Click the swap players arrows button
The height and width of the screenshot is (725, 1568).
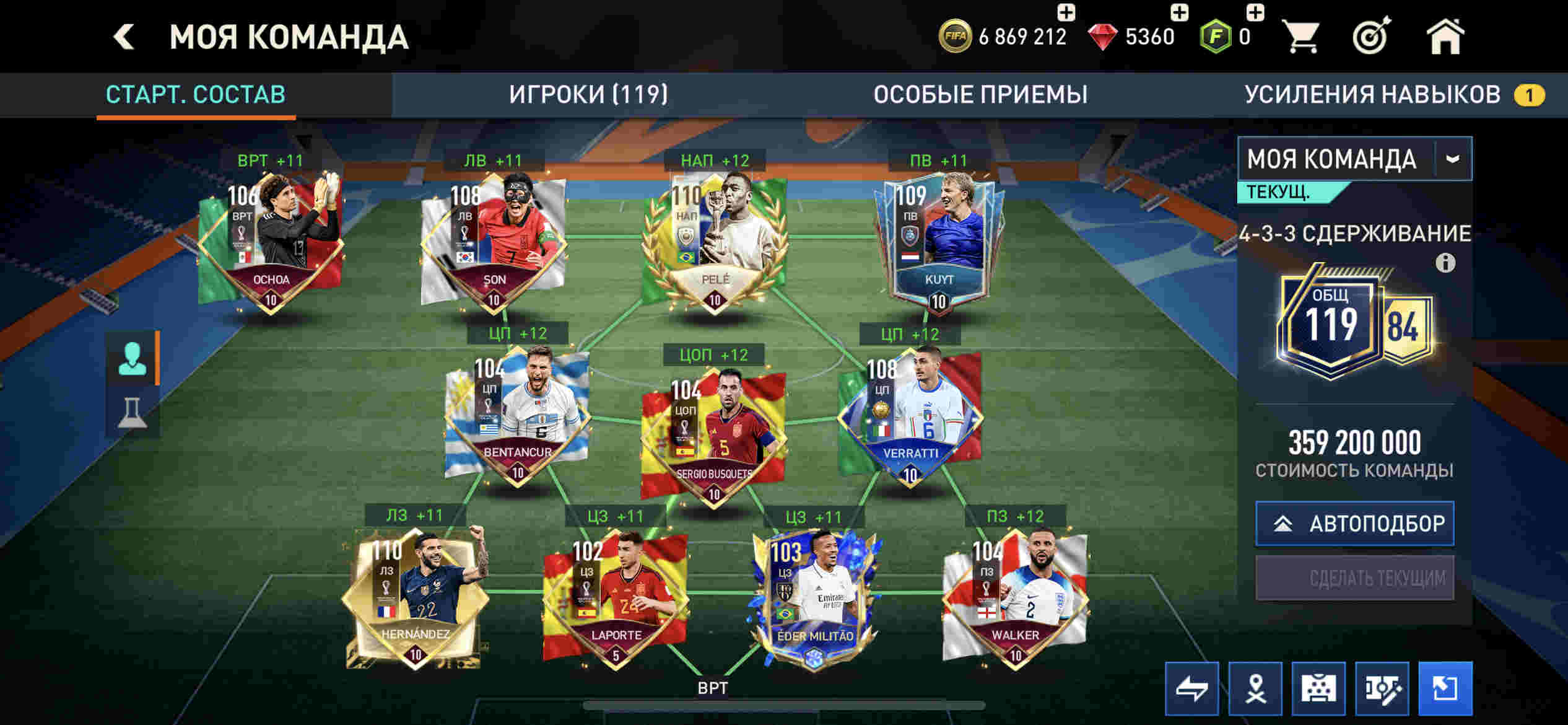[x=1191, y=688]
